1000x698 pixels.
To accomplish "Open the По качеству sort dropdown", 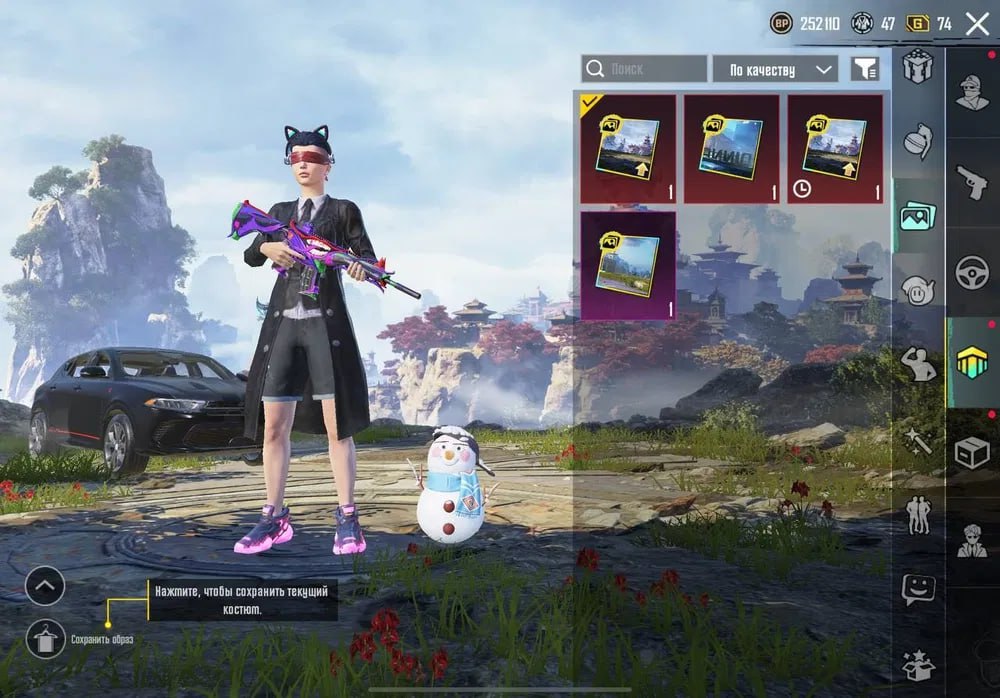I will [775, 69].
